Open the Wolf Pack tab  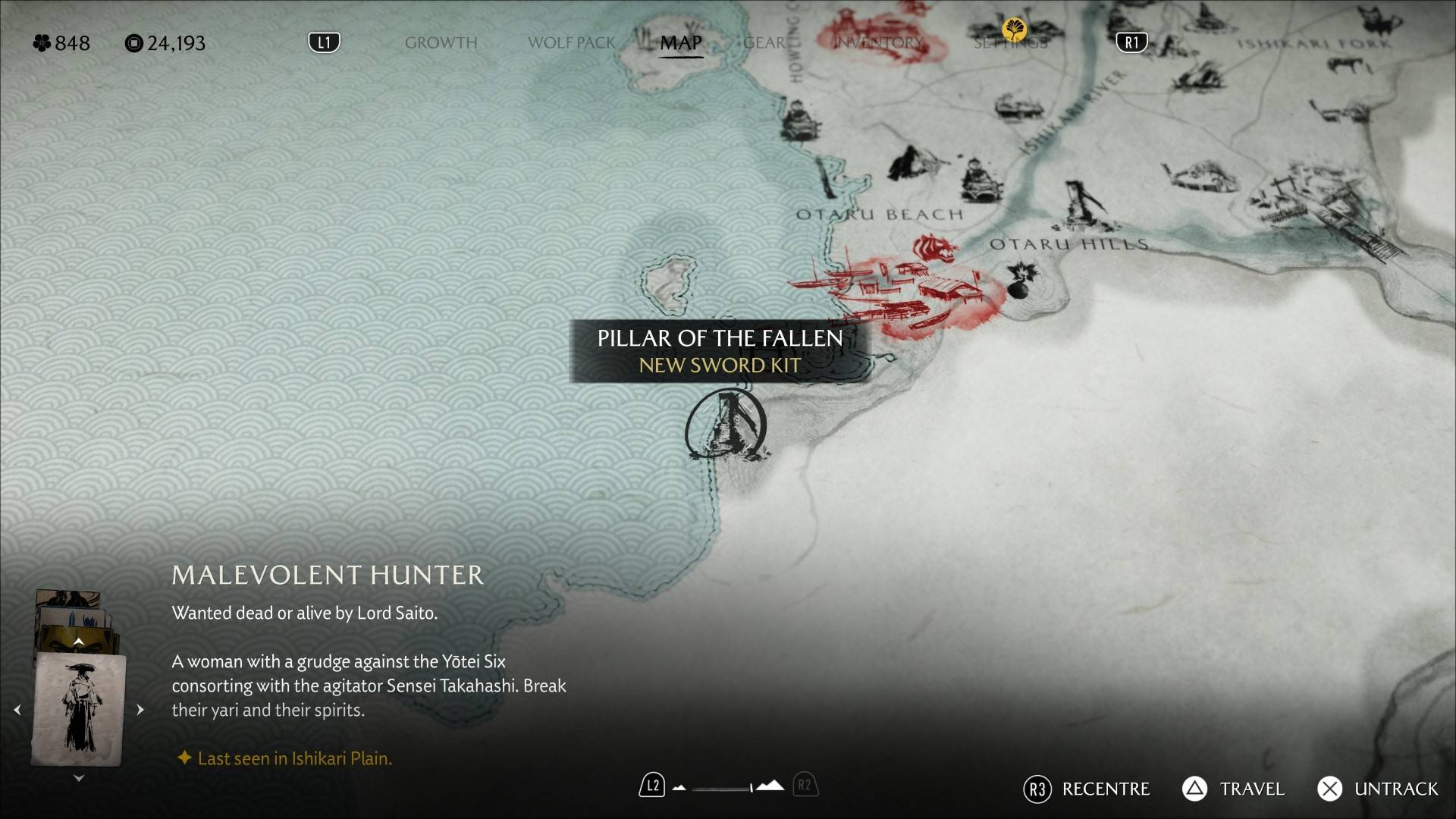571,42
